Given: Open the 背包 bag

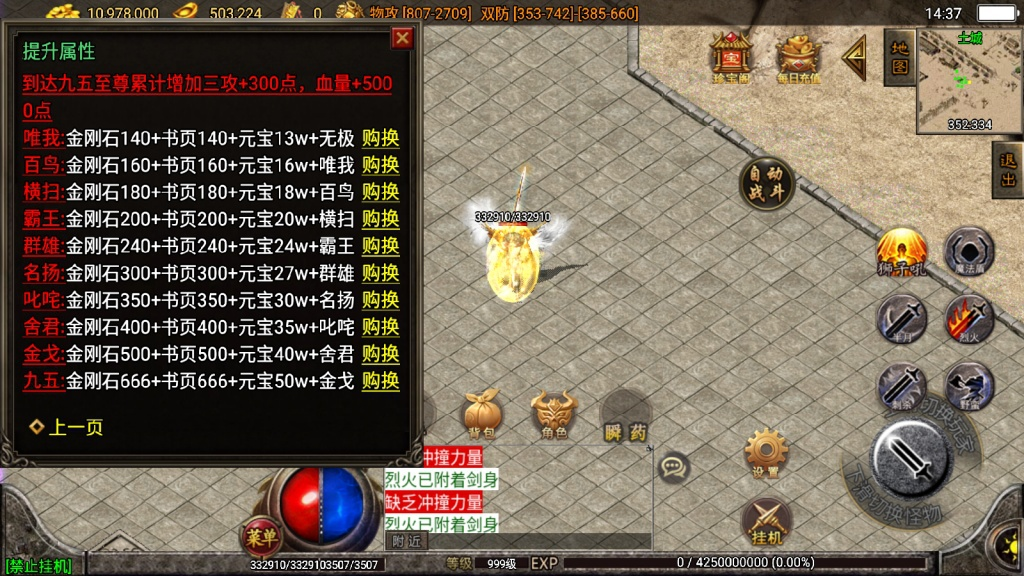Looking at the screenshot, I should point(483,415).
